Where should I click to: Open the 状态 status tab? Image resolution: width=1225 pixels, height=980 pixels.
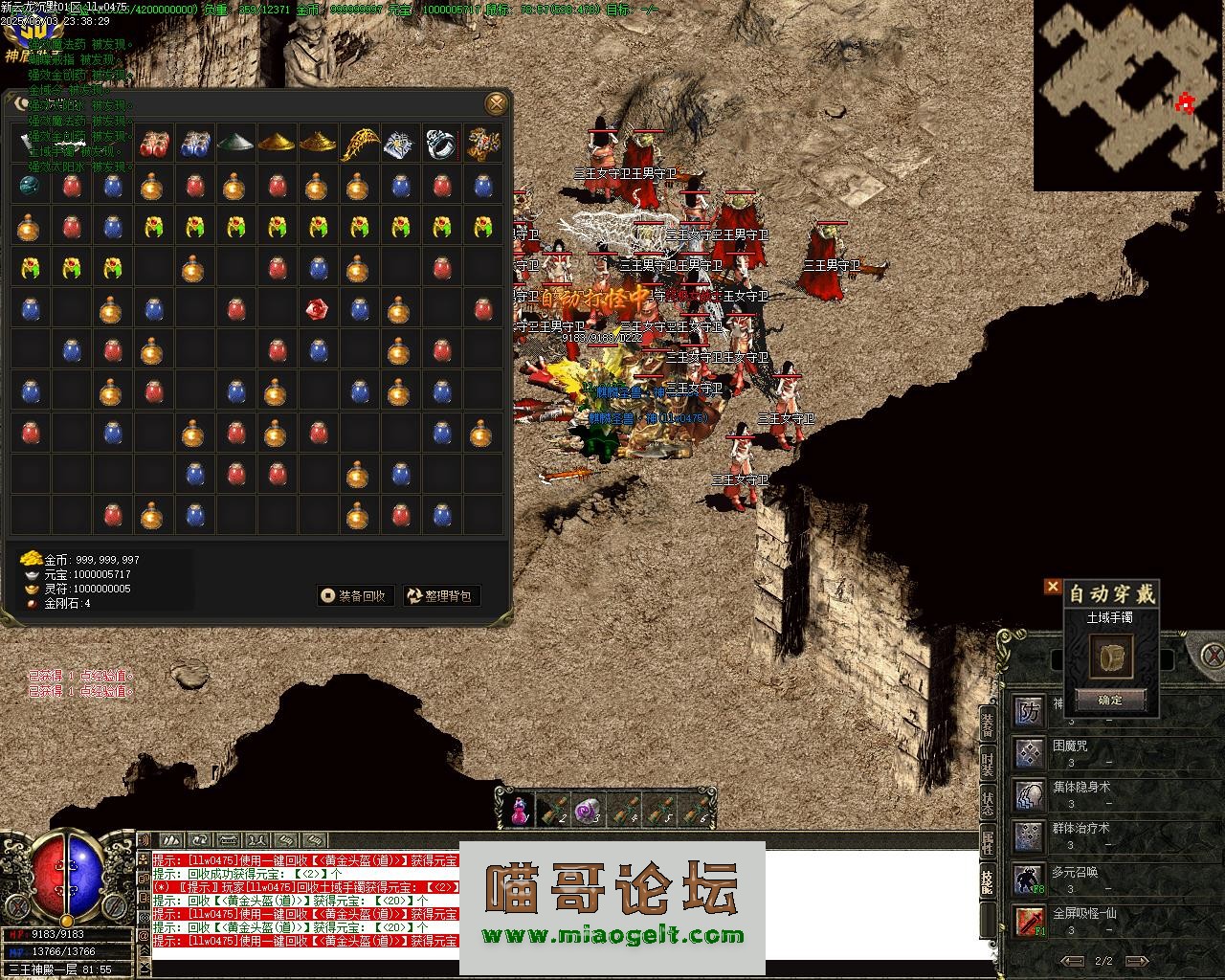988,802
